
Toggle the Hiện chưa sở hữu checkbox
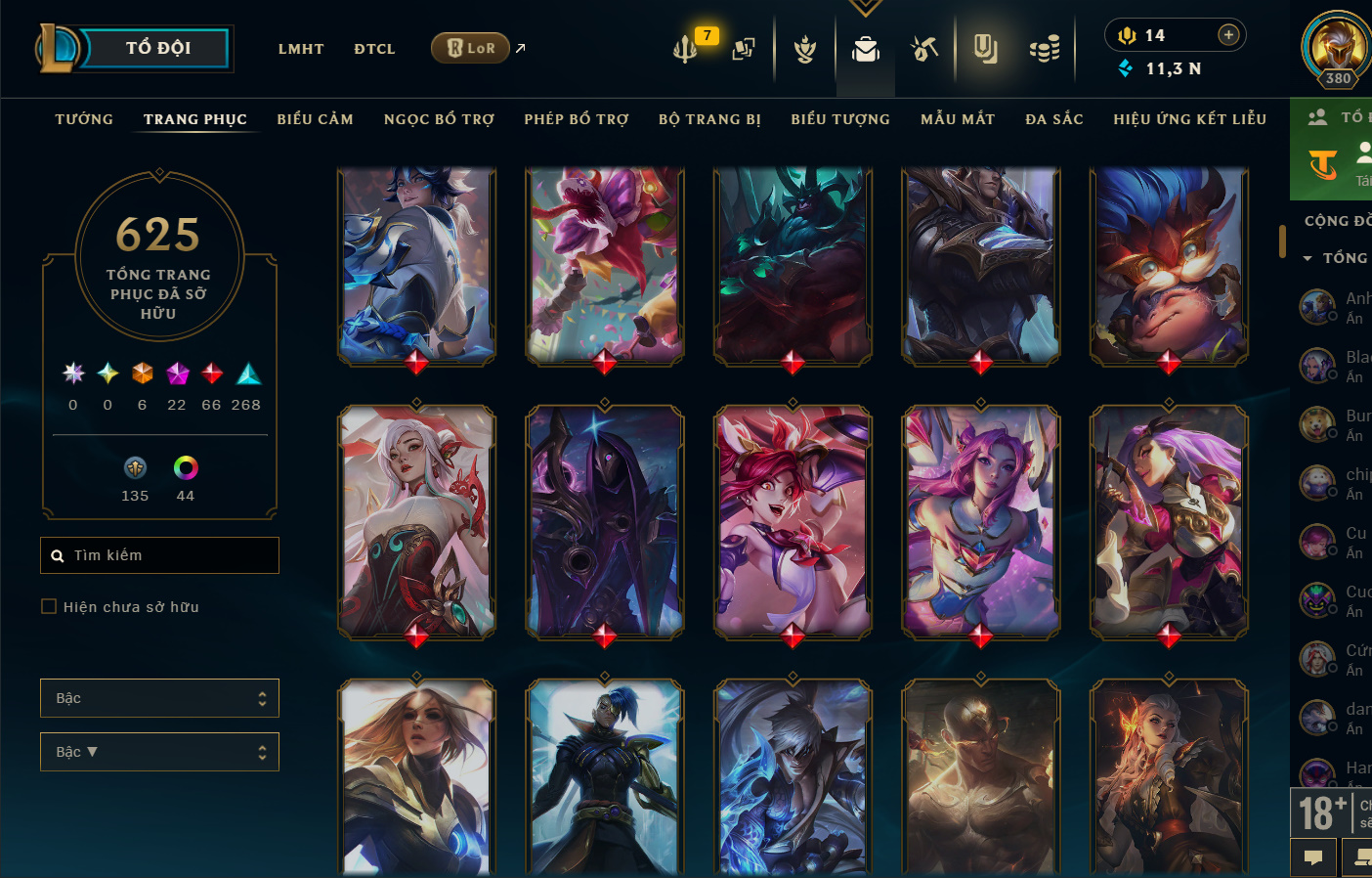click(x=49, y=607)
